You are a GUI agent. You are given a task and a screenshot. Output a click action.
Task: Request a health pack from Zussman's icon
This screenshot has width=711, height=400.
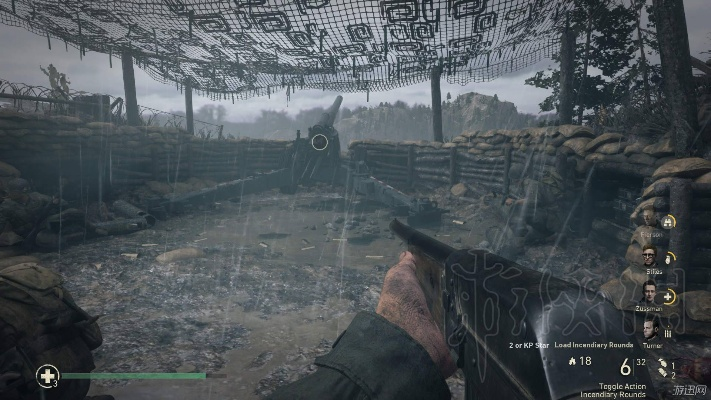(669, 296)
